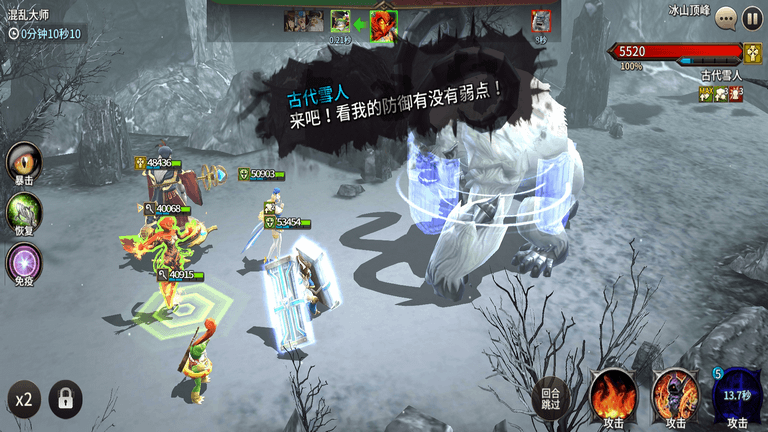
Task: Open the chat speech bubble
Action: point(726,18)
